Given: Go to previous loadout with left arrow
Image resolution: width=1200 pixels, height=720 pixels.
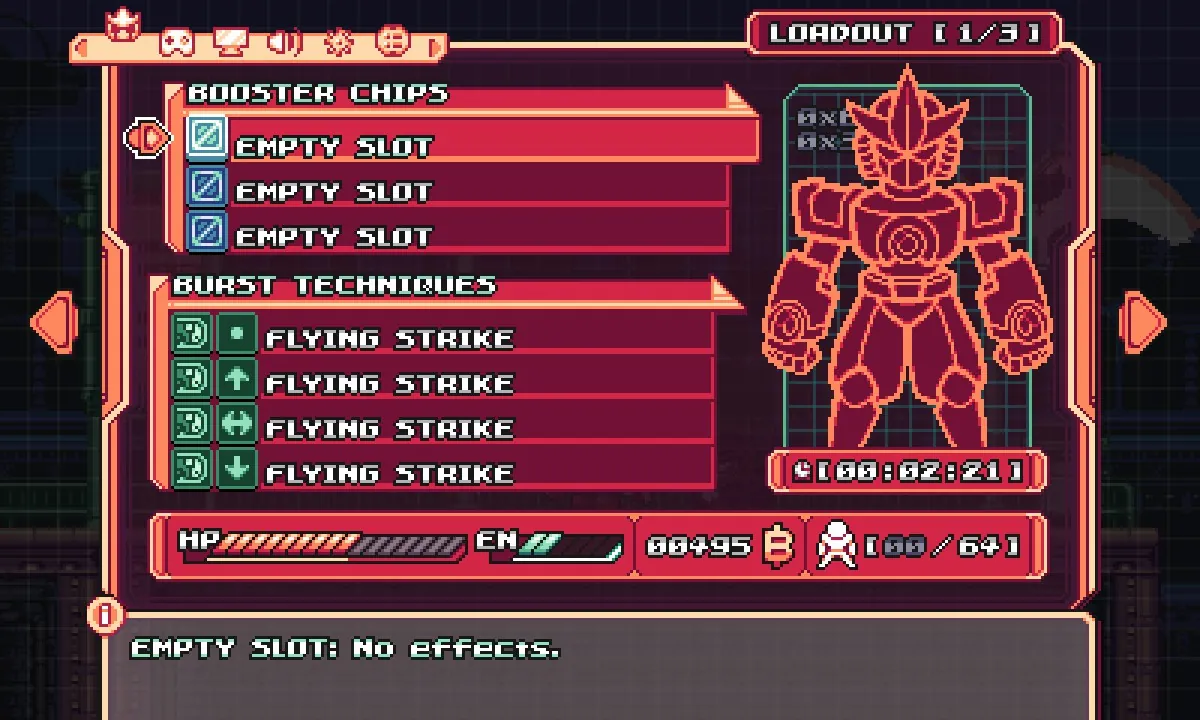Looking at the screenshot, I should (x=53, y=321).
